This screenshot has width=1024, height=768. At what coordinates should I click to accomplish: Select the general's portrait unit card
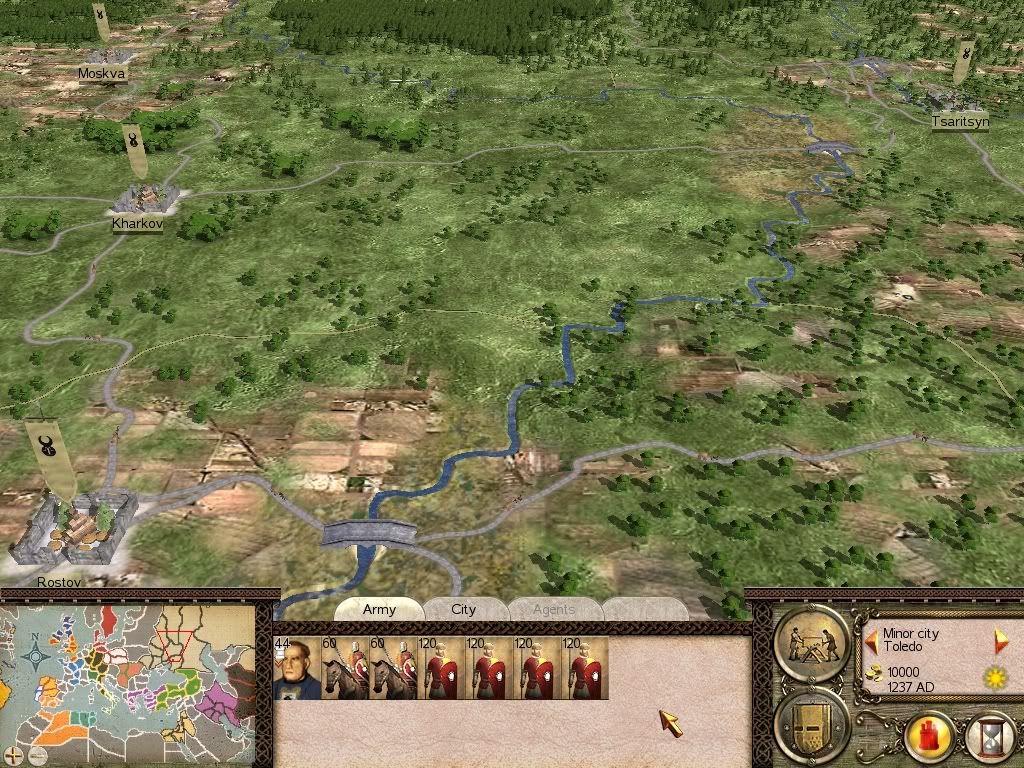pyautogui.click(x=294, y=669)
